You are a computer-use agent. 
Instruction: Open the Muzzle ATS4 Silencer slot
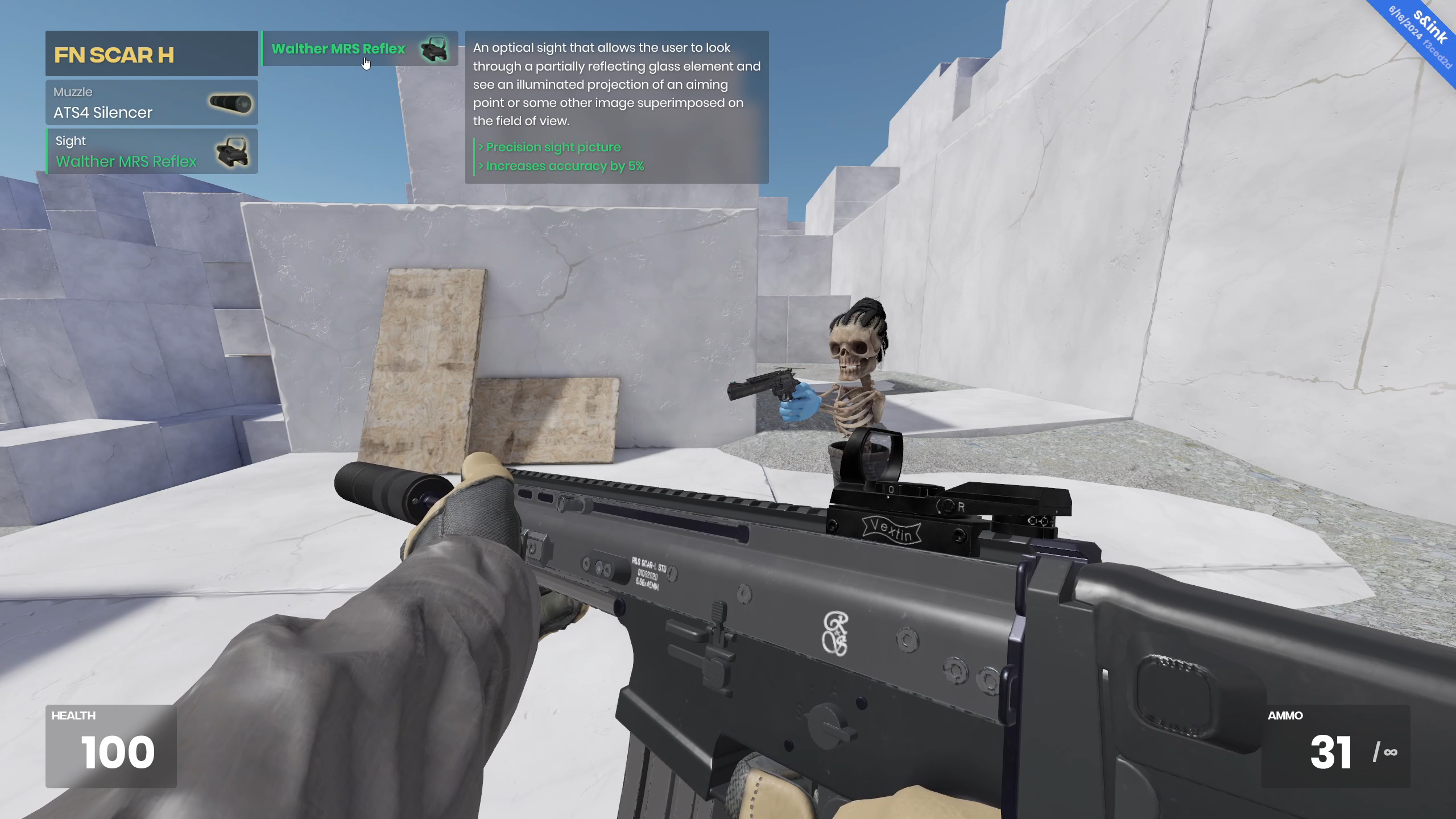coord(151,103)
